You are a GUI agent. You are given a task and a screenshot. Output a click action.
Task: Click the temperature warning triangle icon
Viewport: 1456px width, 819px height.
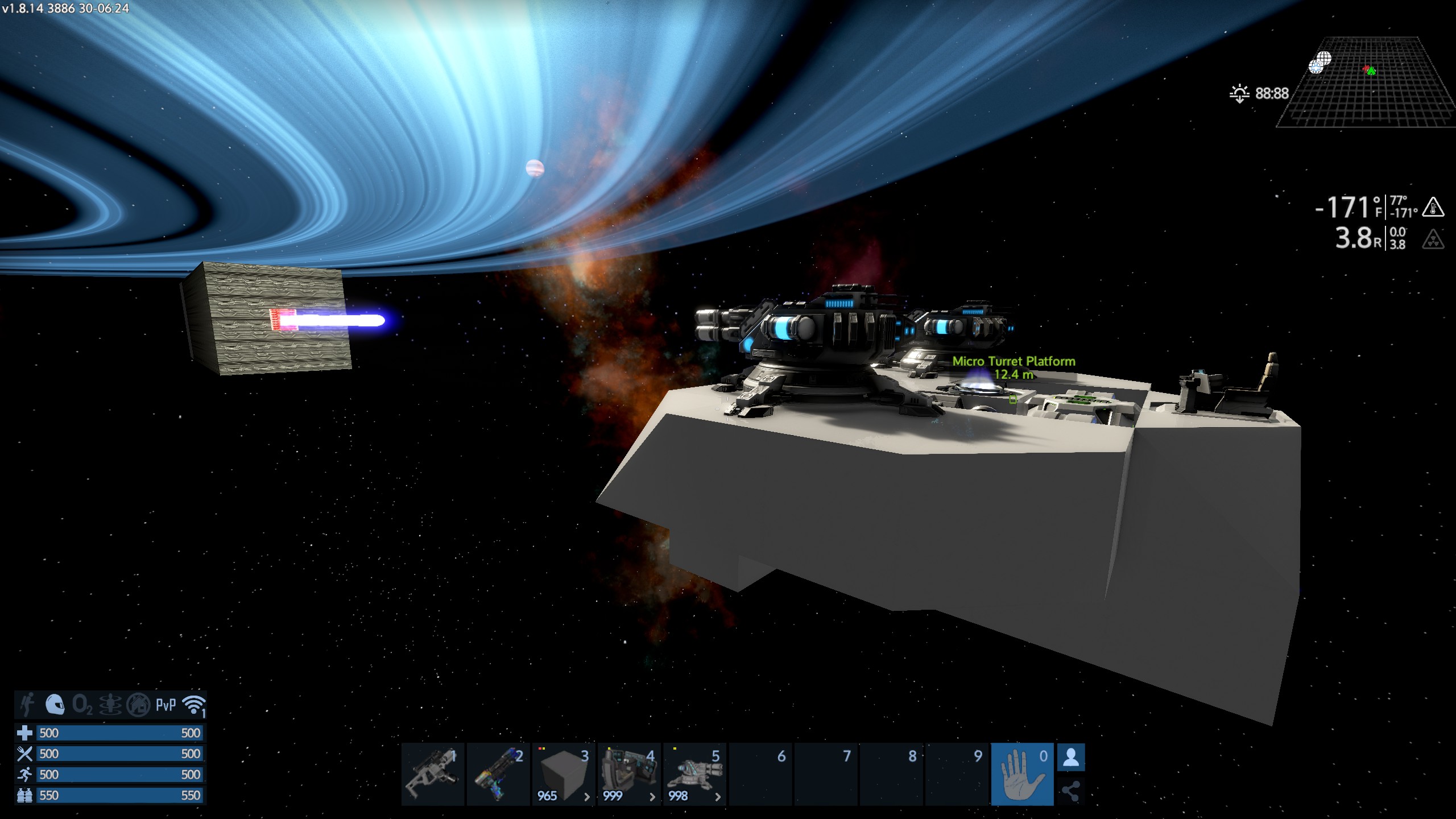(x=1433, y=207)
